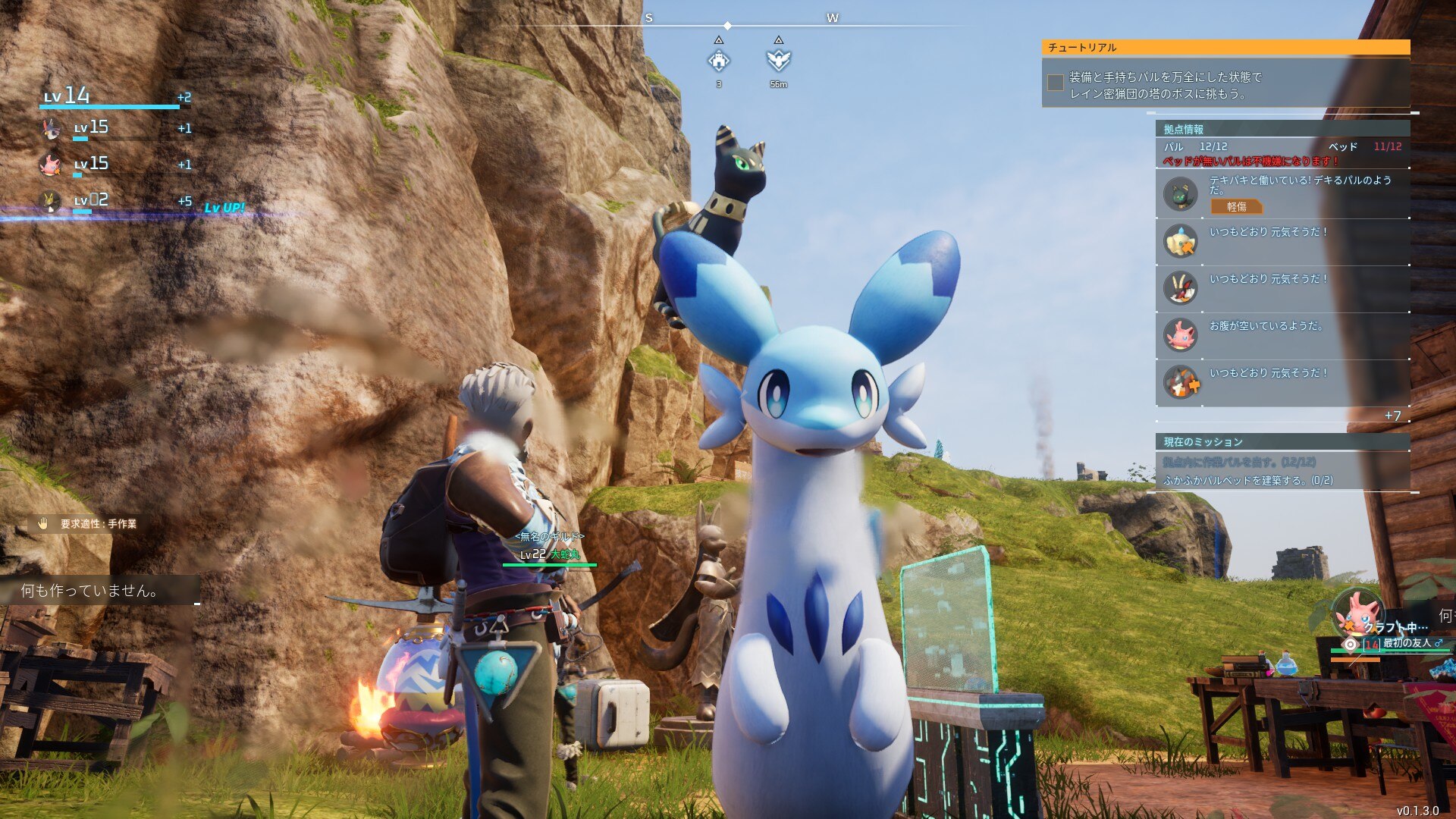Expand the +7 additional base Pals
1456x819 pixels.
[1392, 416]
